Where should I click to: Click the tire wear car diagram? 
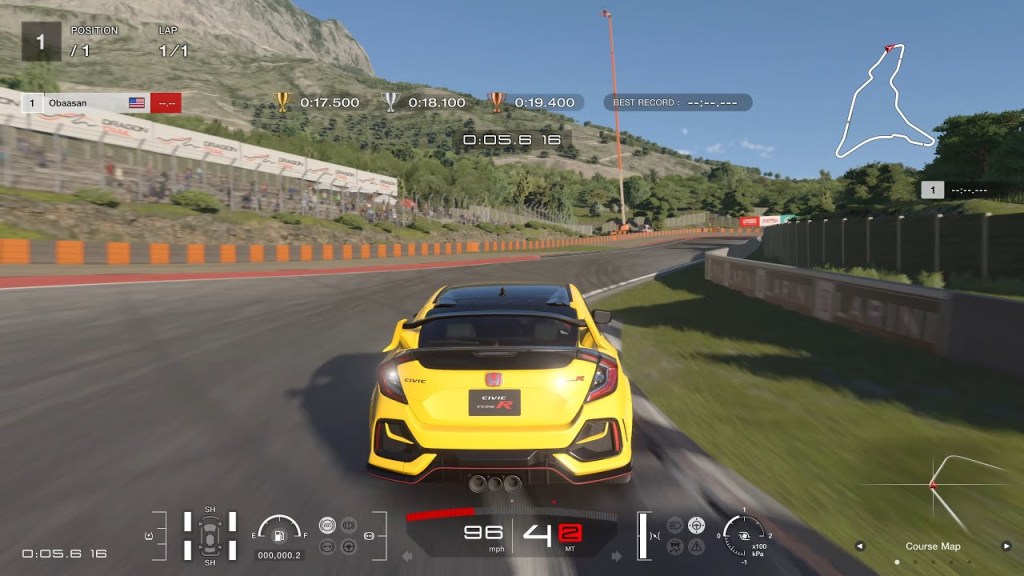click(x=210, y=534)
